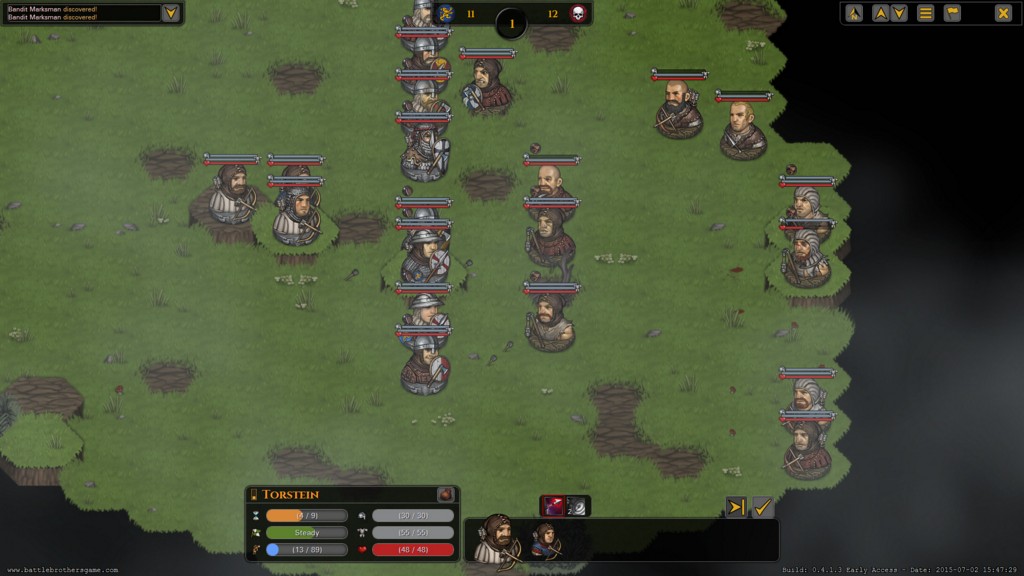
Task: Lower the camera level with the down arrow
Action: [899, 13]
